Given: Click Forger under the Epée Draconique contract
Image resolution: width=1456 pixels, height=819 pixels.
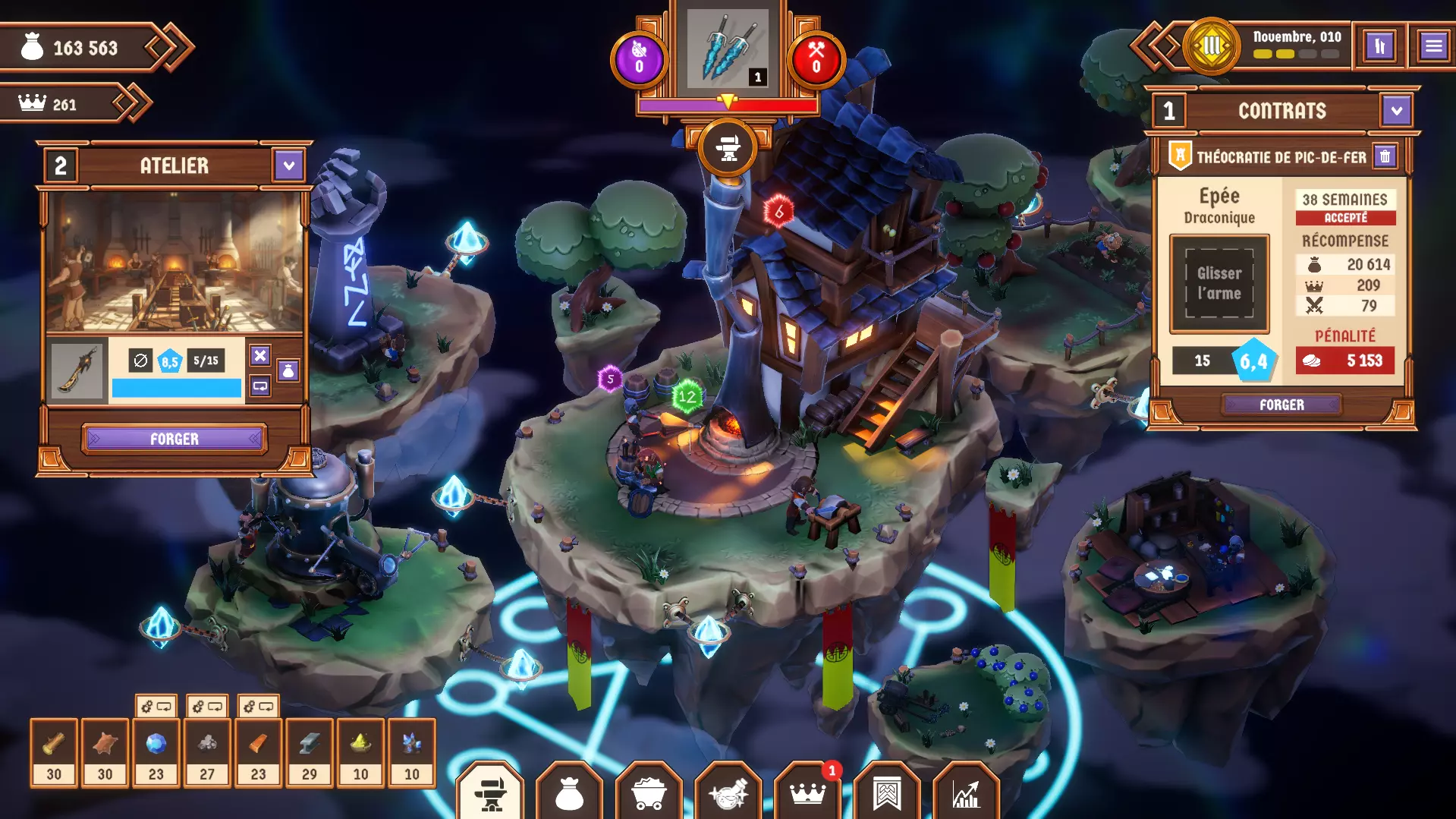Looking at the screenshot, I should tap(1281, 405).
